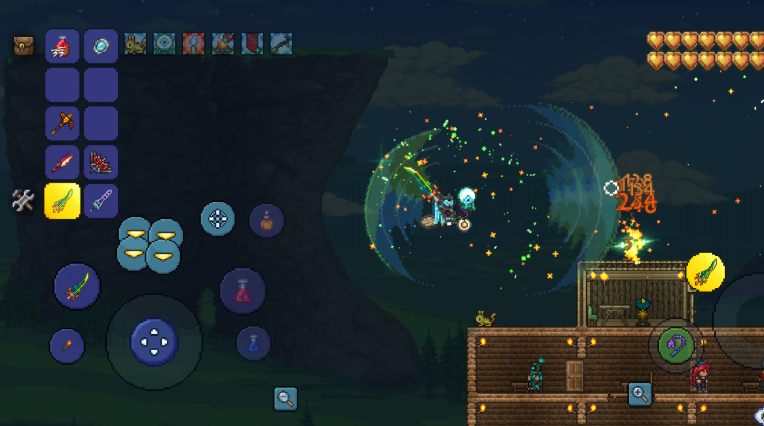Select the golden pickaxe hotbar slot

coord(62,124)
